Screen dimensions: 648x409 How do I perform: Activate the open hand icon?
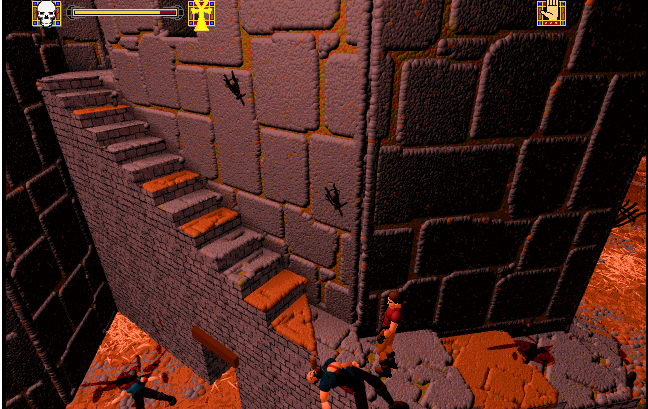(x=551, y=13)
